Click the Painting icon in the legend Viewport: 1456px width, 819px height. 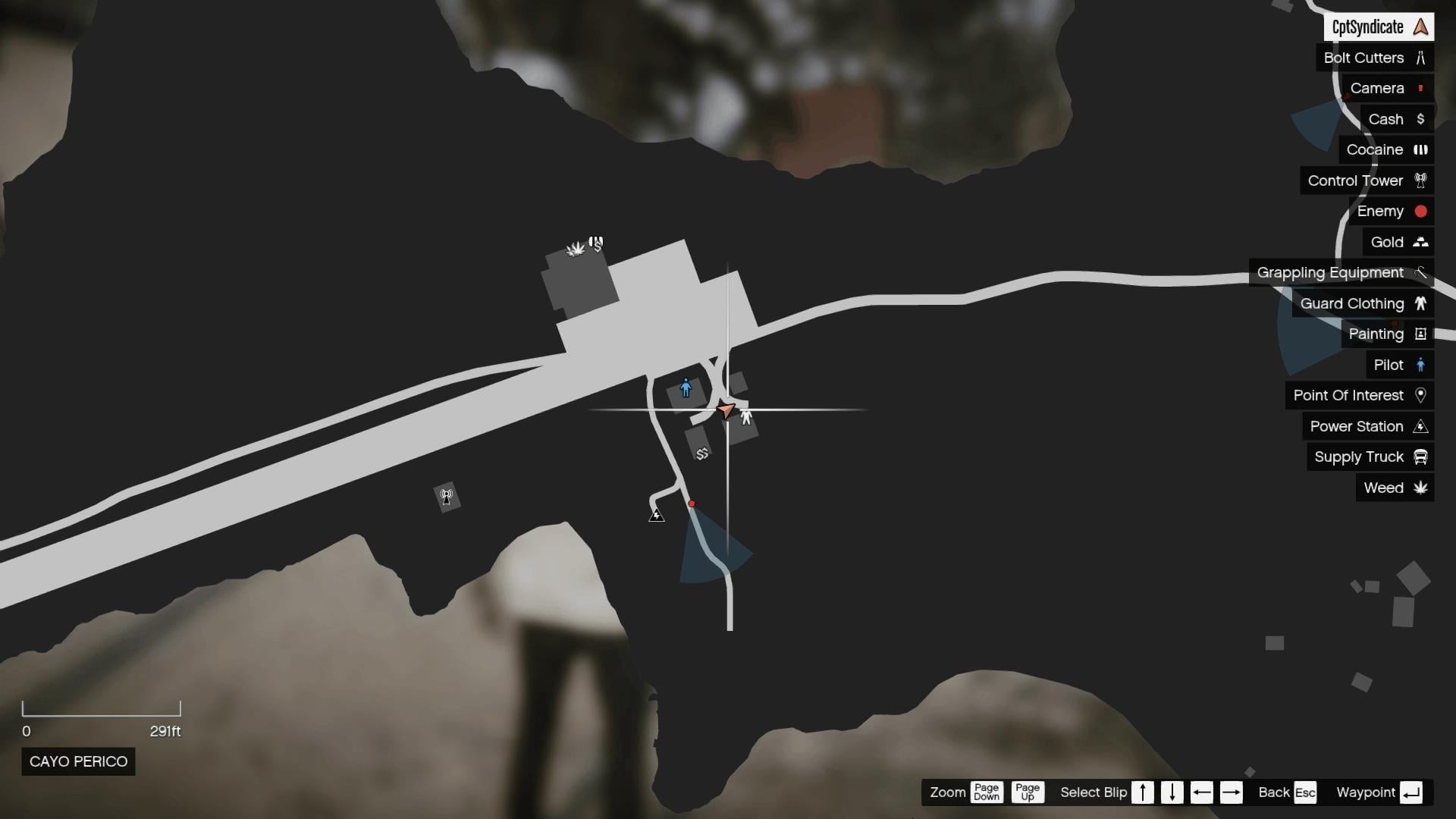[x=1420, y=334]
